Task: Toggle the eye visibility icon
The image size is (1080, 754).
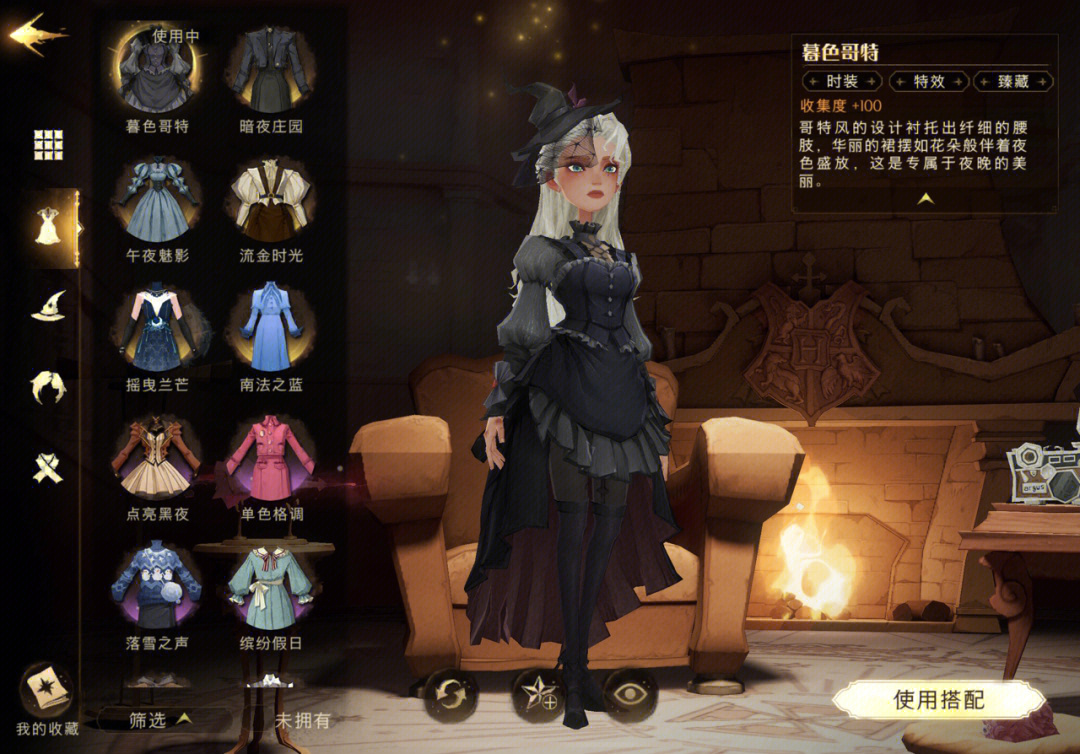Action: 630,695
